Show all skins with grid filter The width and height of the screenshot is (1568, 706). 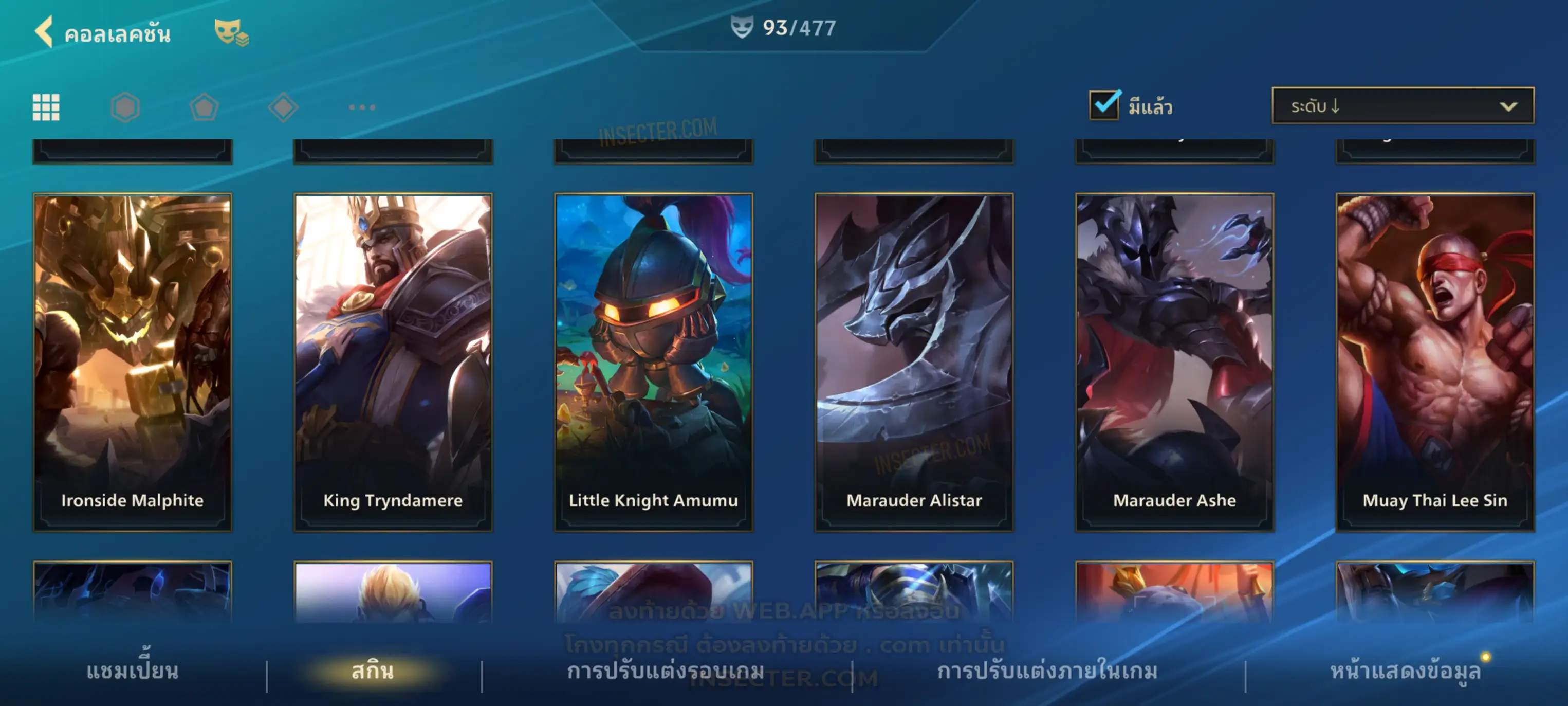pos(46,107)
